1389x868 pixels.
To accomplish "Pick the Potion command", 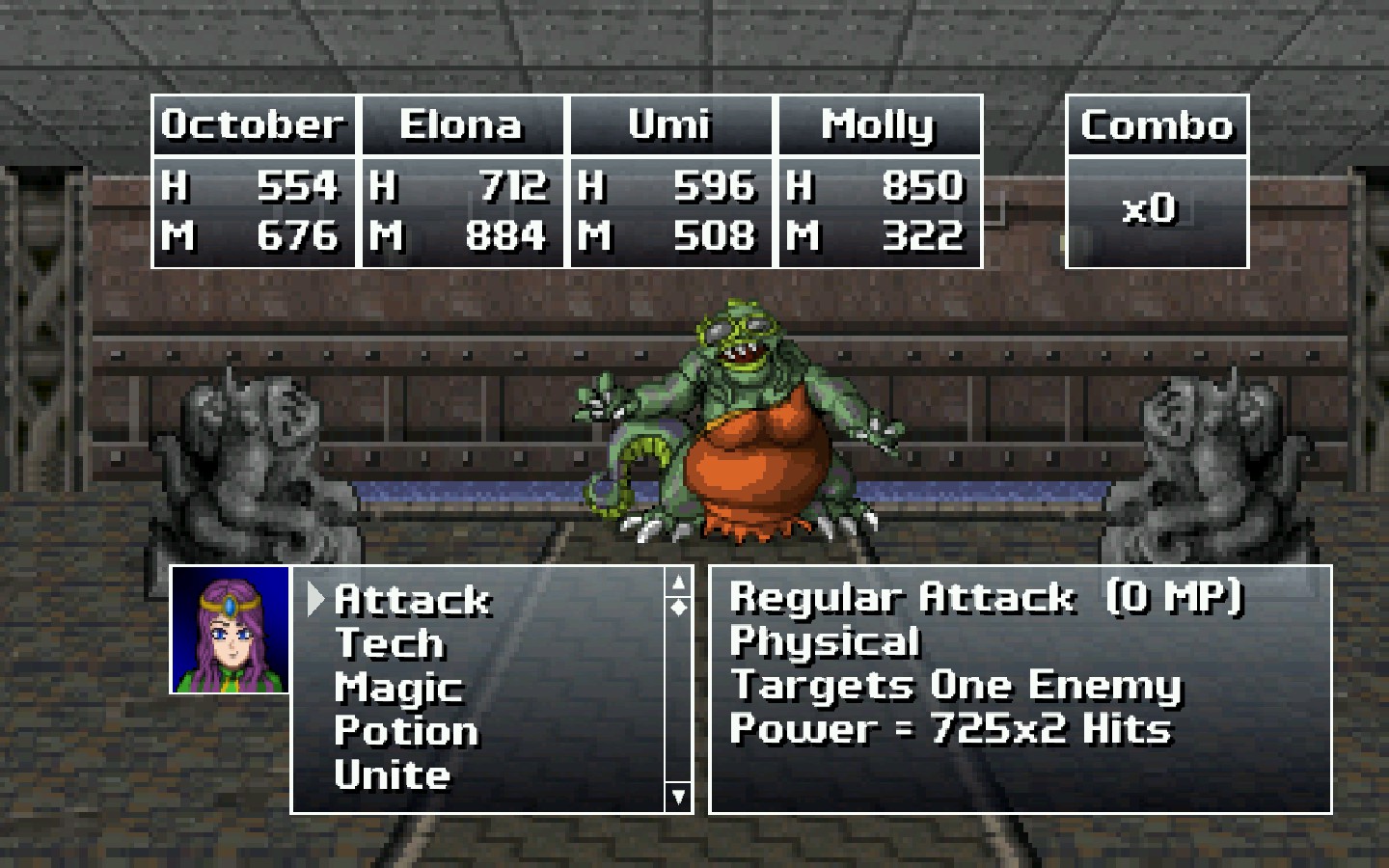I will [406, 731].
